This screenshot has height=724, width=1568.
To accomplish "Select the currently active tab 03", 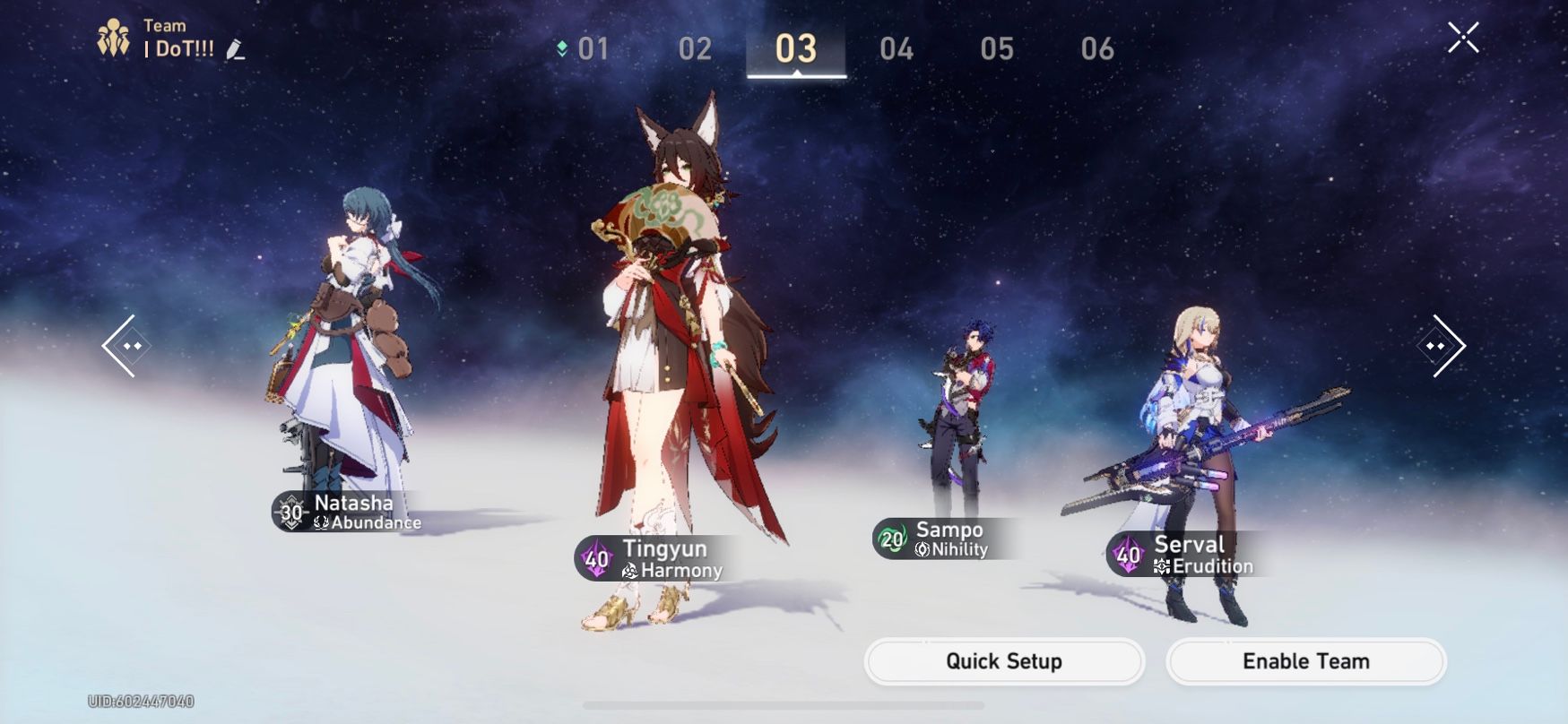I will [795, 49].
